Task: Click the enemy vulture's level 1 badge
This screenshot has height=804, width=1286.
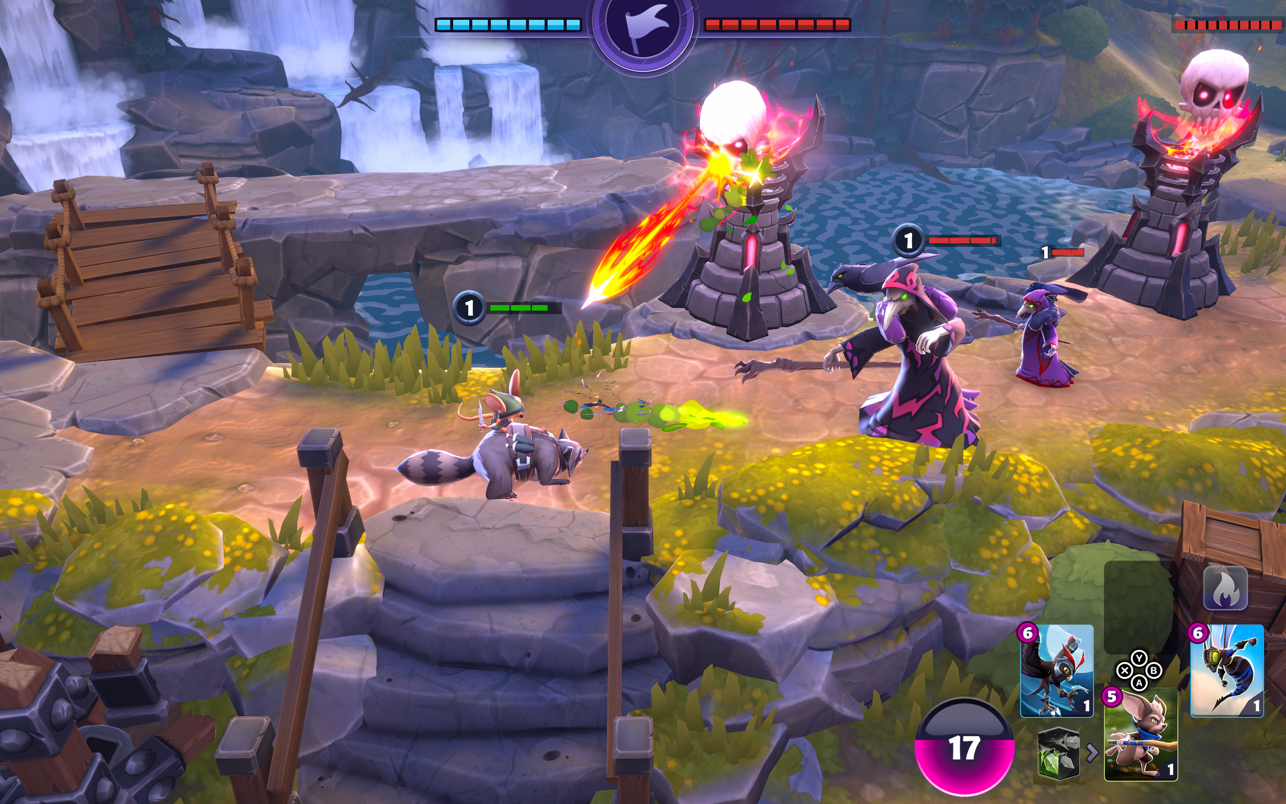Action: 906,240
